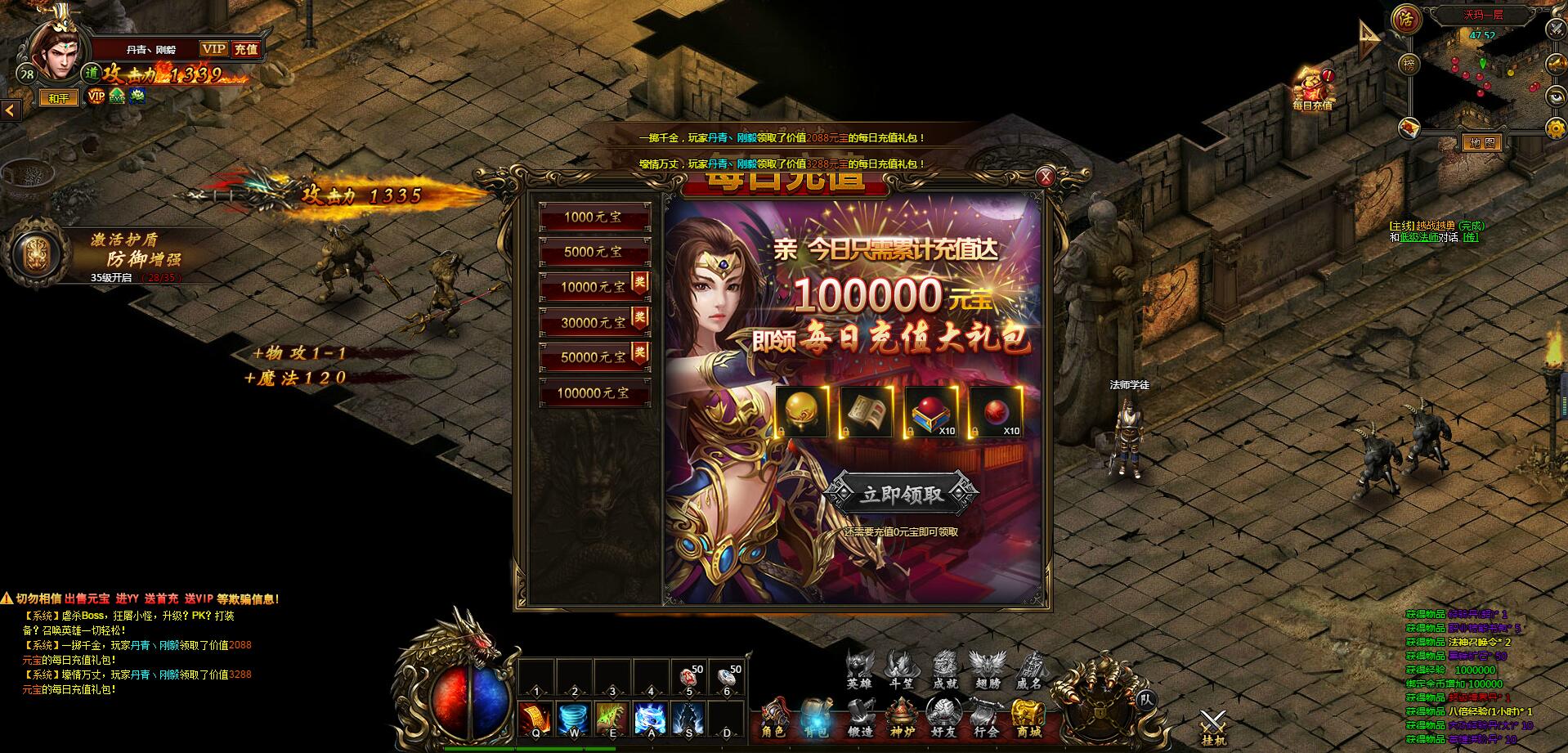Activate the whirlwind skill on W
This screenshot has height=753, width=1568.
pyautogui.click(x=574, y=719)
